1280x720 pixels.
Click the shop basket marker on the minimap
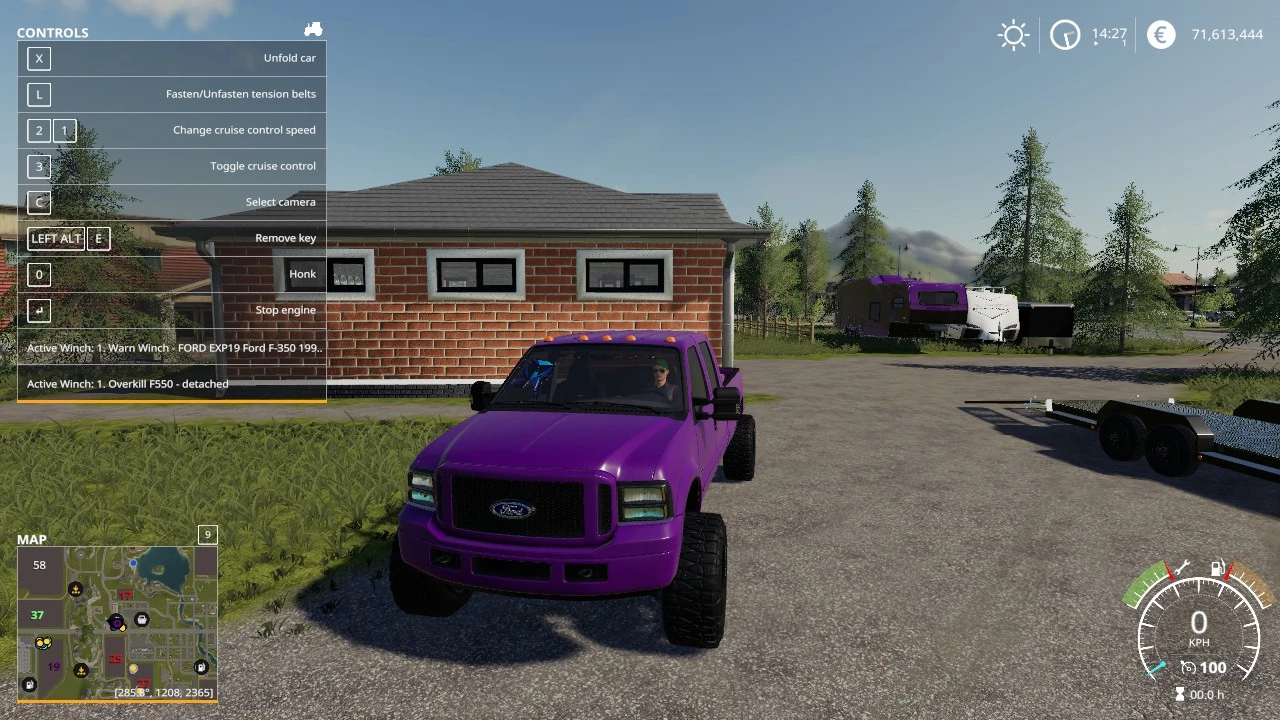coord(142,620)
